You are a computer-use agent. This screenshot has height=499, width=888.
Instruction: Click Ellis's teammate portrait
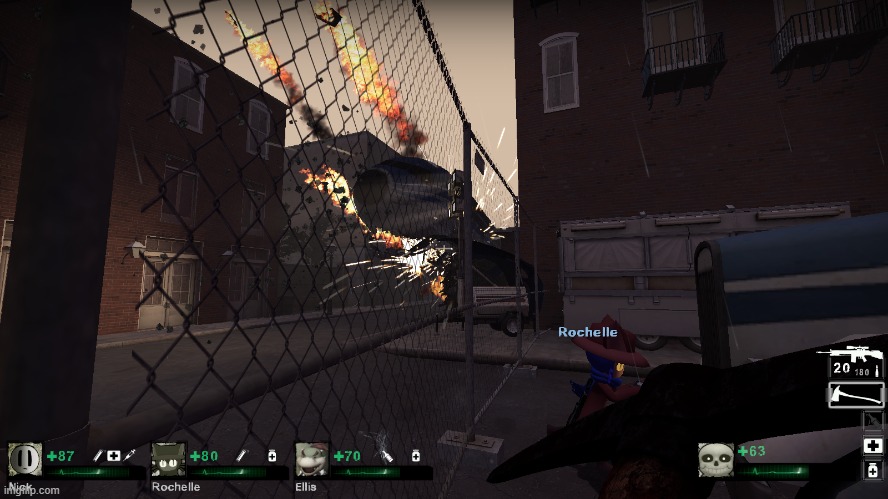(x=312, y=459)
